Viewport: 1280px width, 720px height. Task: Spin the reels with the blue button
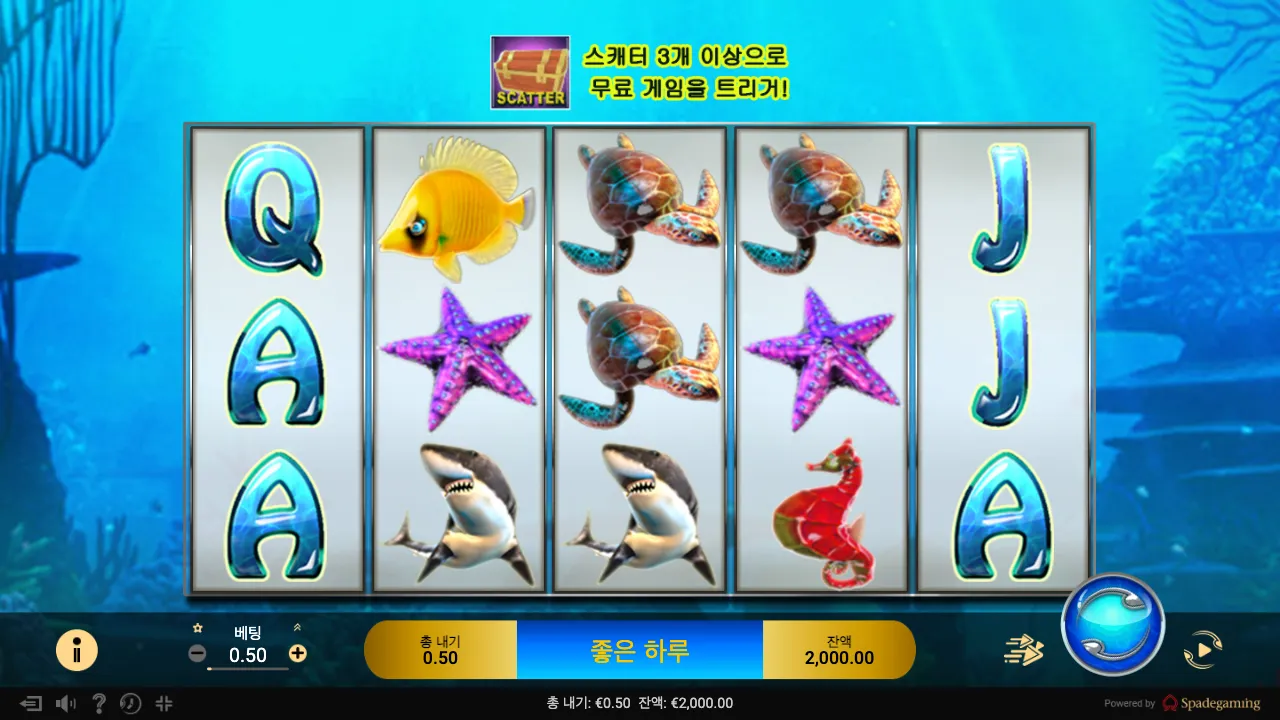pyautogui.click(x=1112, y=624)
